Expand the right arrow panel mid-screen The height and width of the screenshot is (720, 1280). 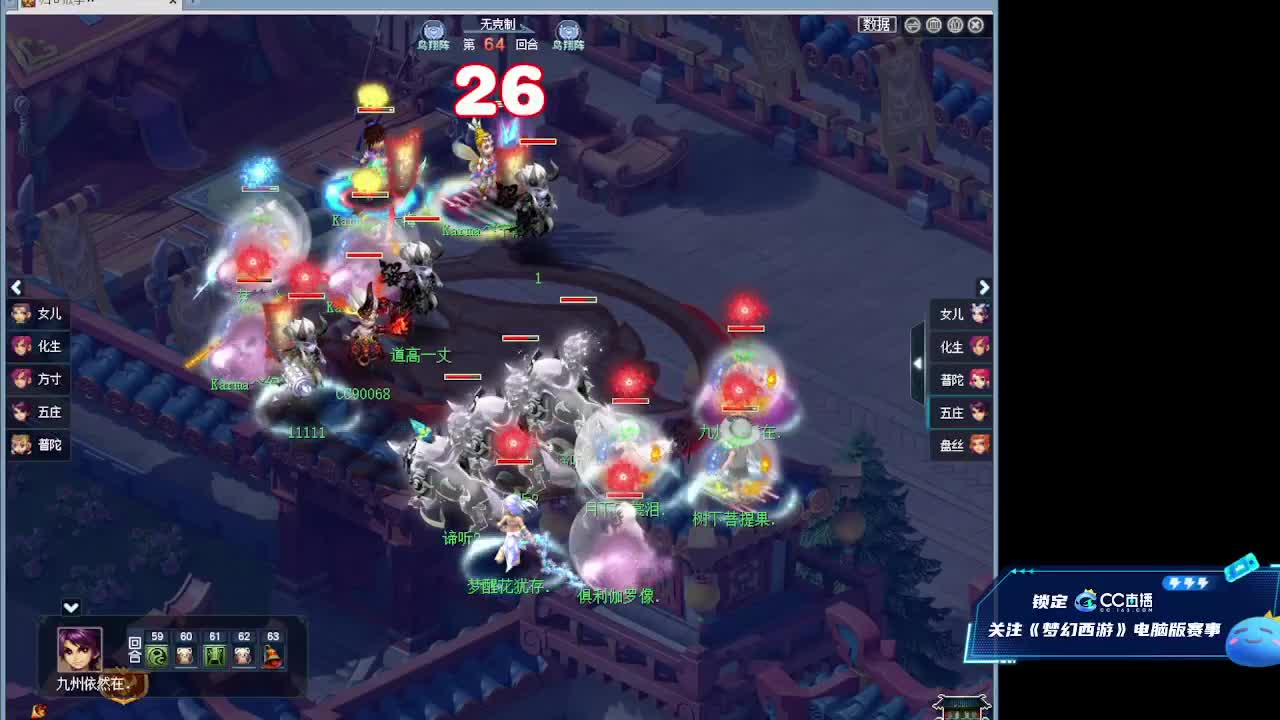pyautogui.click(x=985, y=288)
